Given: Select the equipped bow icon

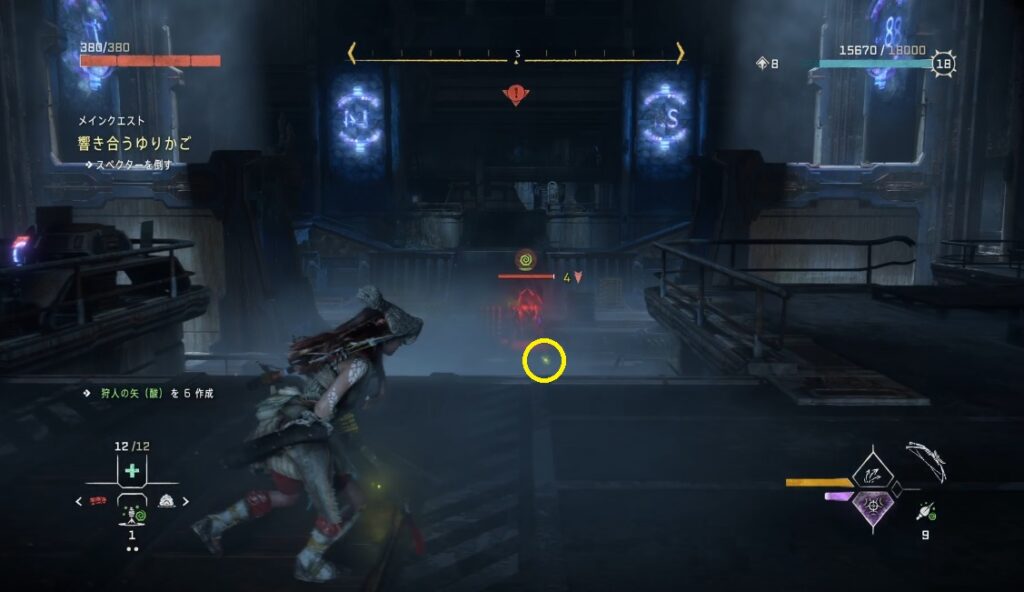Looking at the screenshot, I should click(x=928, y=463).
